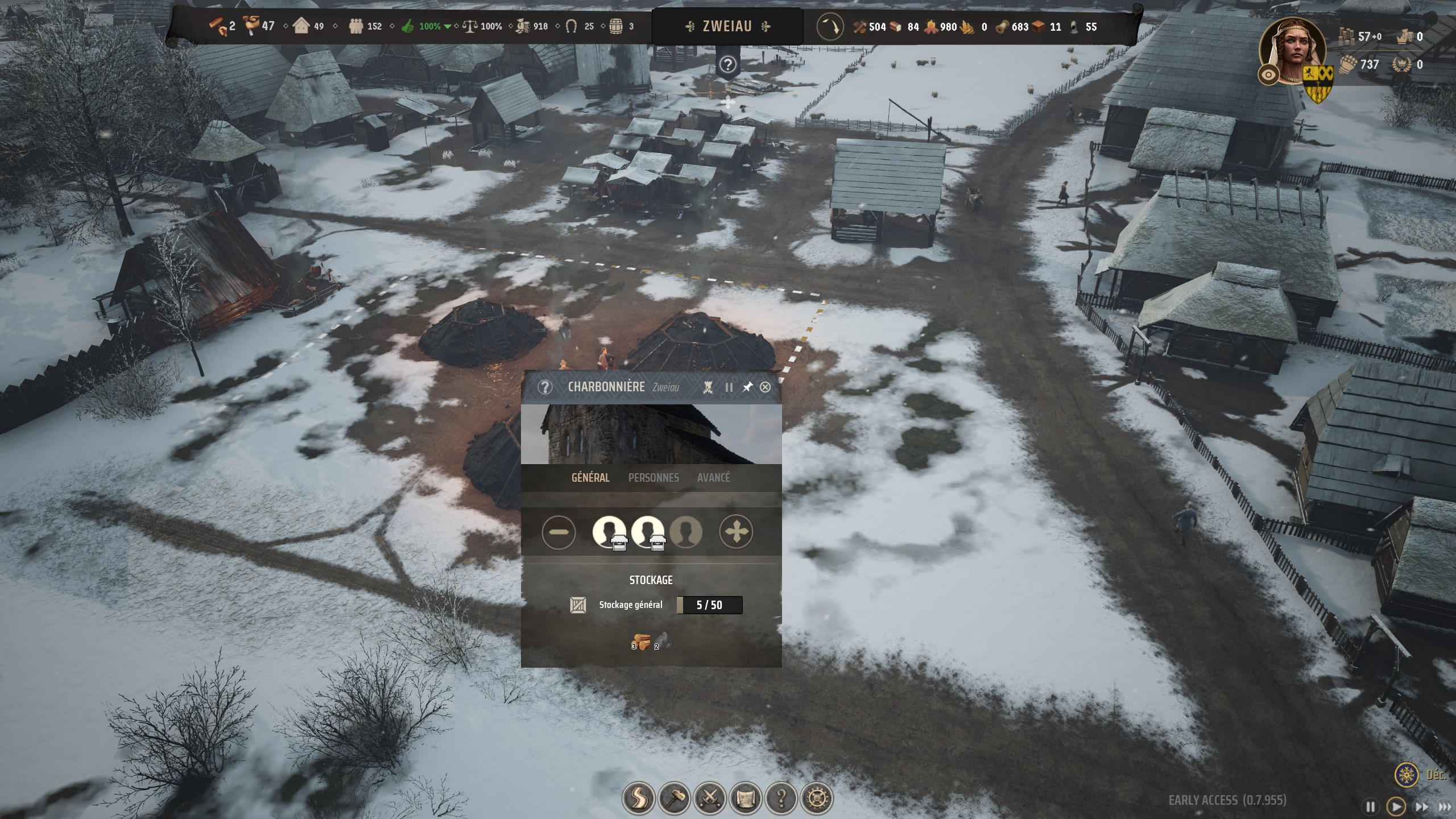This screenshot has height=819, width=1456.
Task: Pause the game speed
Action: point(1371,806)
